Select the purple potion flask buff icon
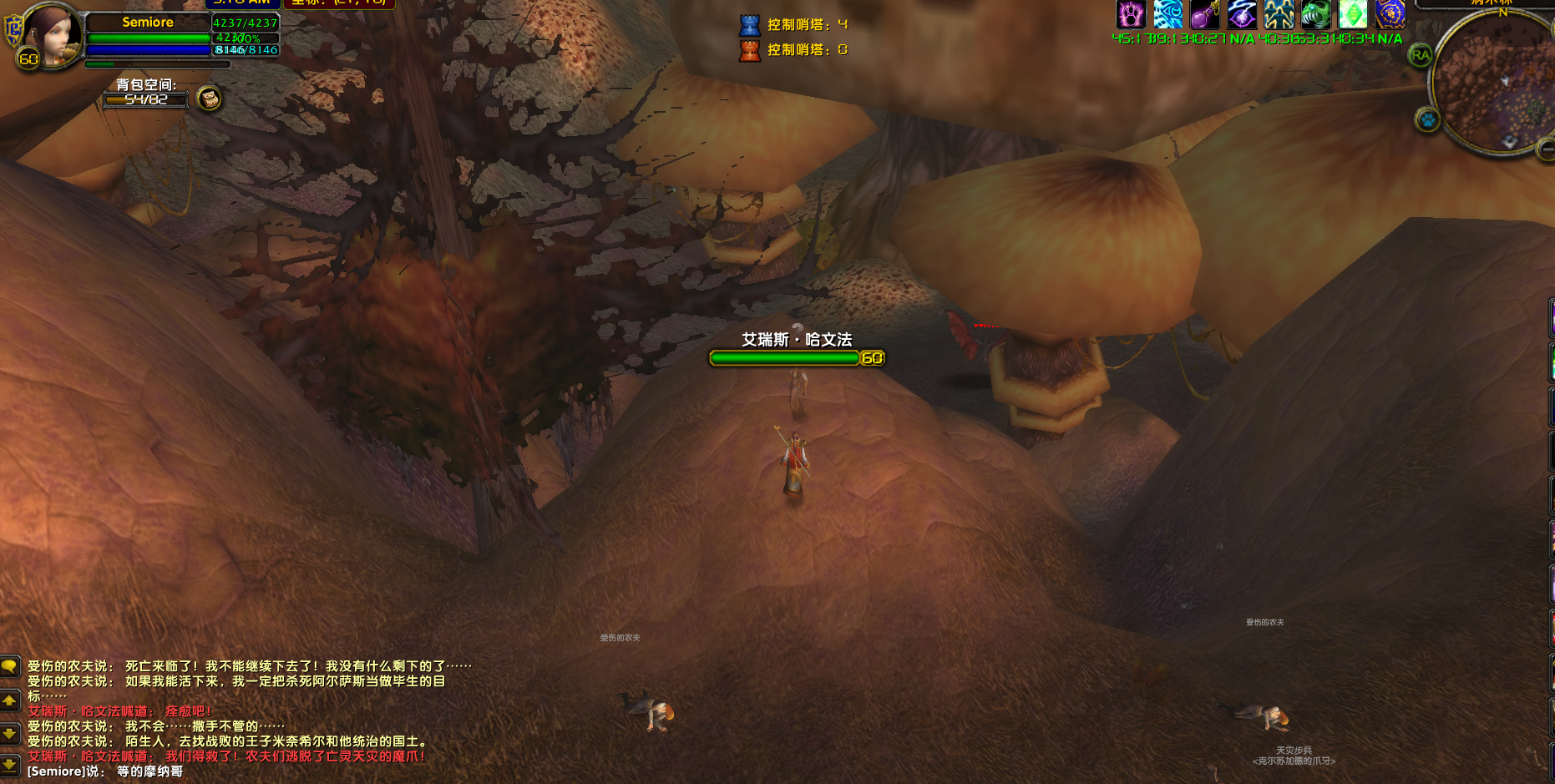Image resolution: width=1555 pixels, height=784 pixels. (x=1204, y=14)
